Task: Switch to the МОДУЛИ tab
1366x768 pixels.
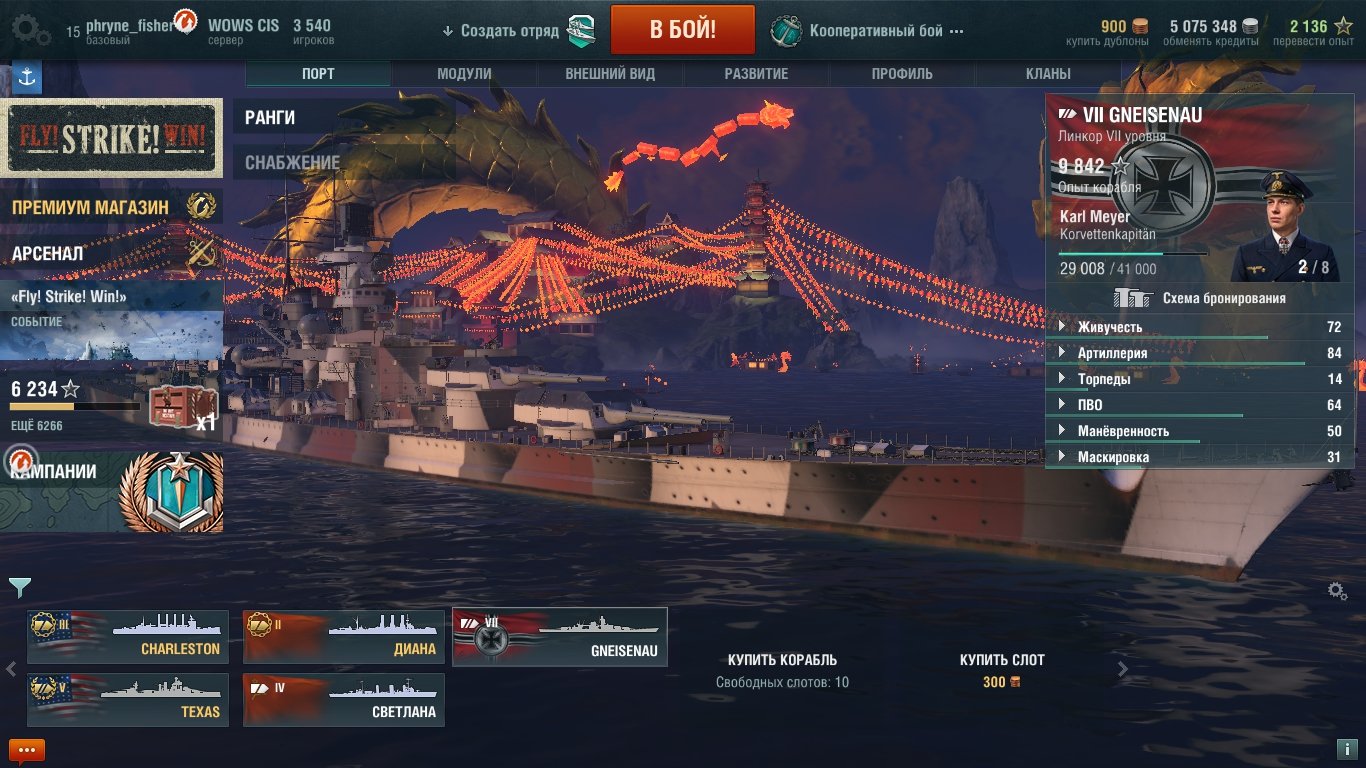Action: [x=464, y=74]
